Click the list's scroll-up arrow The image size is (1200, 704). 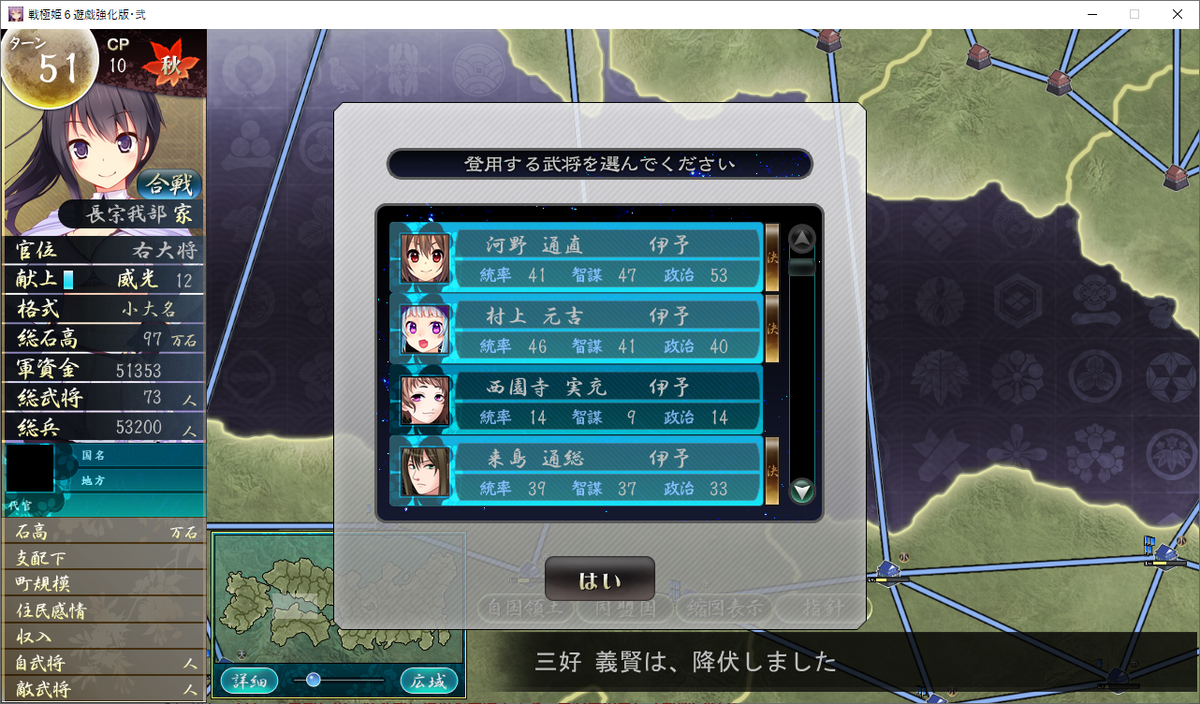point(802,239)
